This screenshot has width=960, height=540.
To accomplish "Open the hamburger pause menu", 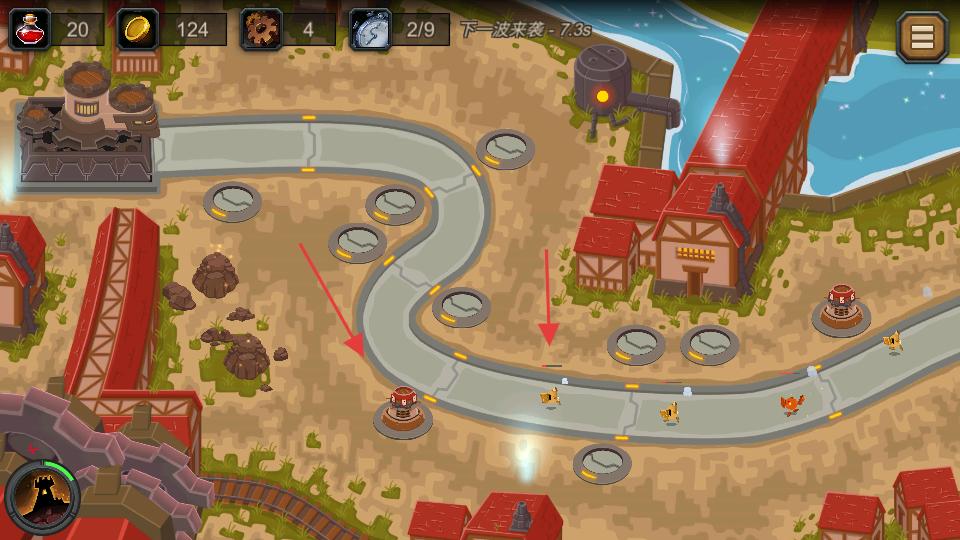I will (x=921, y=37).
